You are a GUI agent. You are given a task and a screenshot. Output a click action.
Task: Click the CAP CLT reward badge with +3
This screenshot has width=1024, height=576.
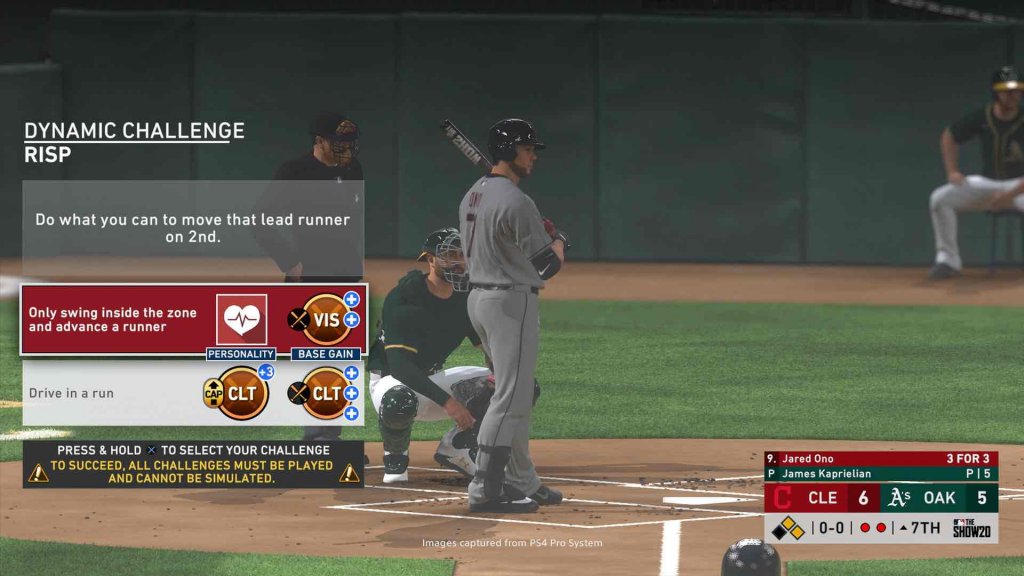point(242,393)
